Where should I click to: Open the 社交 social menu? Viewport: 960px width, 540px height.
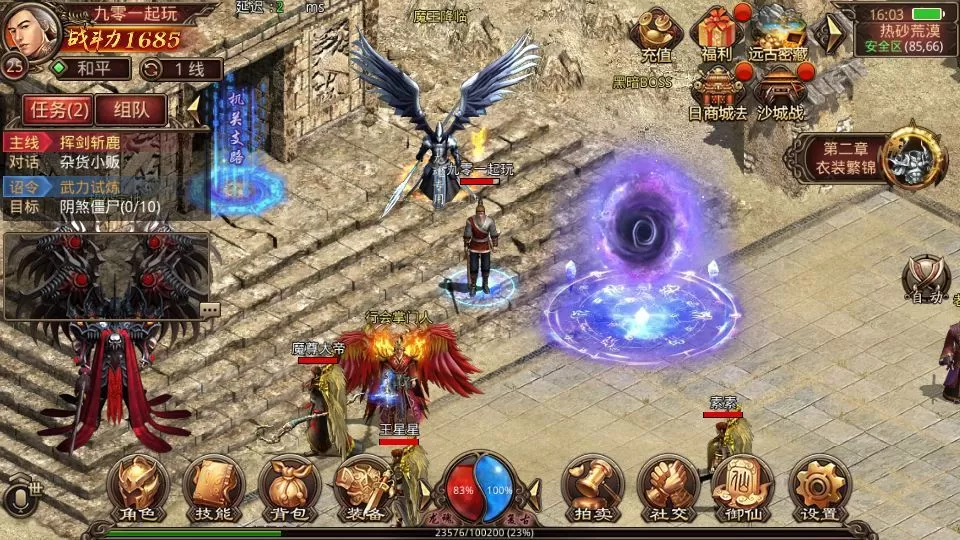click(668, 489)
